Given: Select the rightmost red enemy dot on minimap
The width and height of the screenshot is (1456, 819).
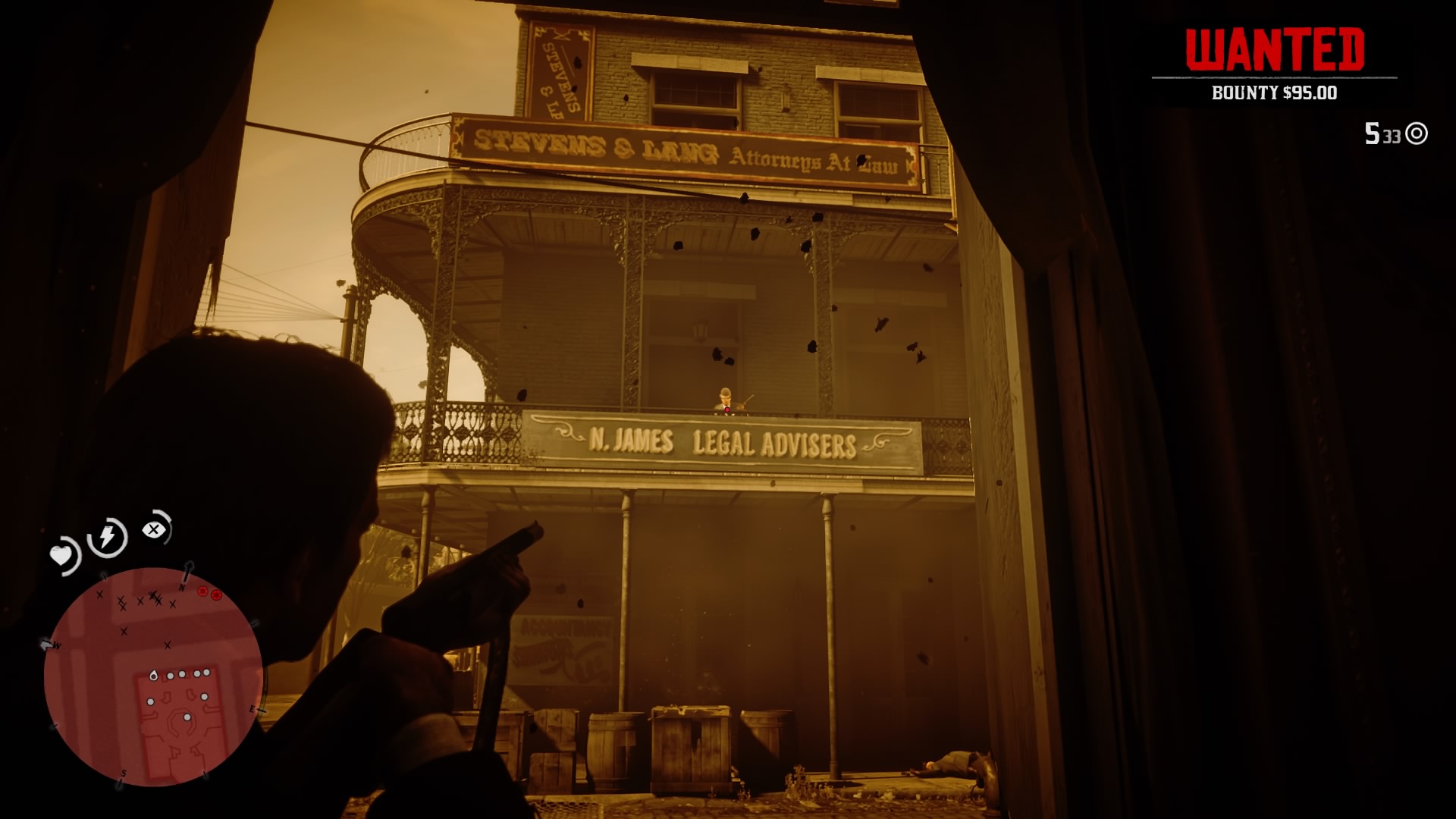Looking at the screenshot, I should point(216,595).
